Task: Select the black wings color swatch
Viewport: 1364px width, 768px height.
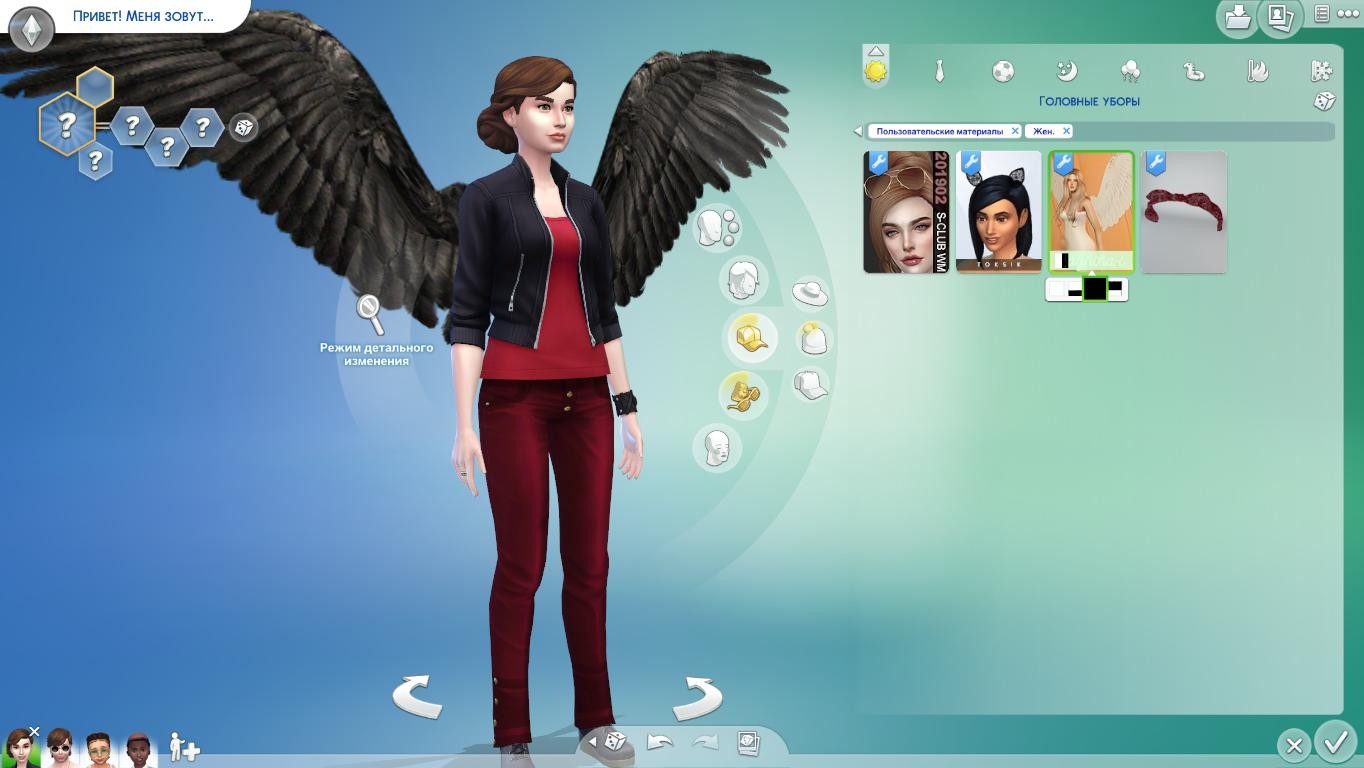Action: [x=1095, y=290]
